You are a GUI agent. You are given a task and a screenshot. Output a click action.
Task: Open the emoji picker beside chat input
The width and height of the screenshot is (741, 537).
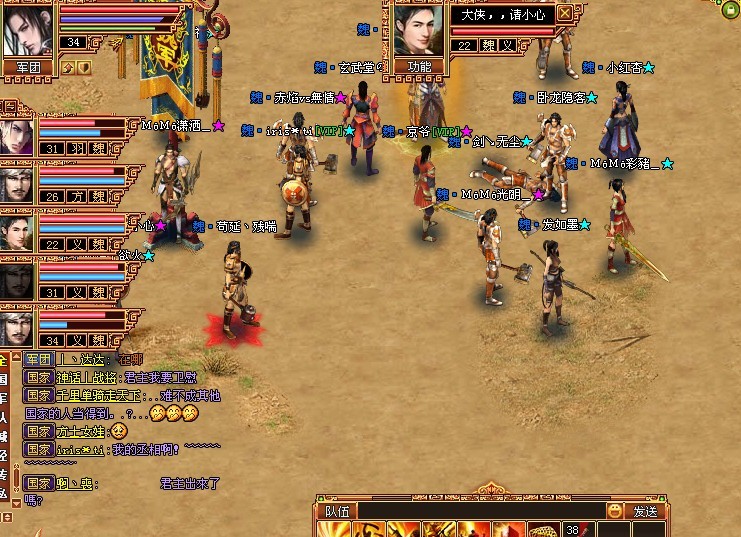(x=614, y=511)
